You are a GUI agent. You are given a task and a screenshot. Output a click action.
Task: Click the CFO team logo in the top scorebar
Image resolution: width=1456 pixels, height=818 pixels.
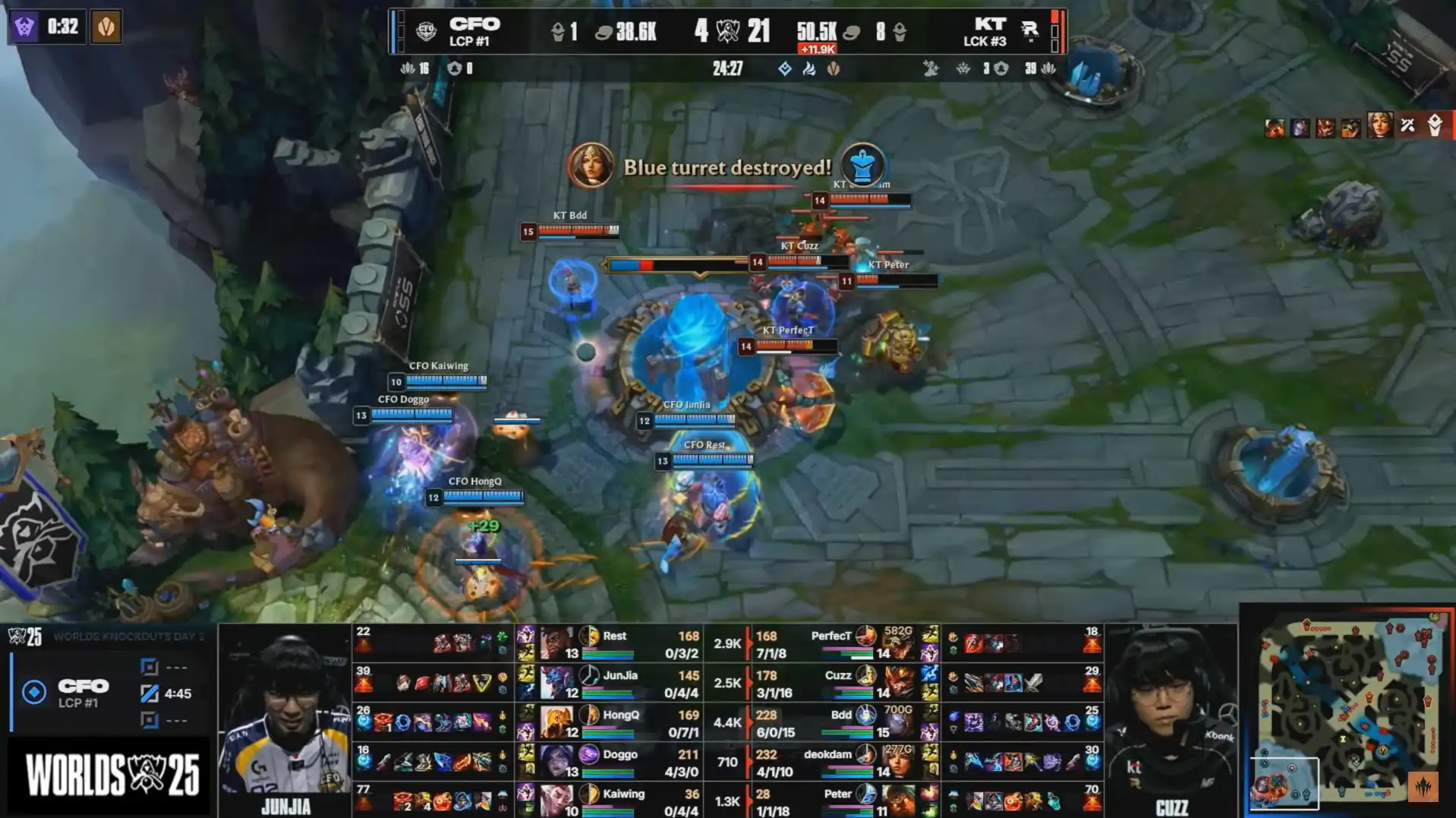tap(426, 31)
